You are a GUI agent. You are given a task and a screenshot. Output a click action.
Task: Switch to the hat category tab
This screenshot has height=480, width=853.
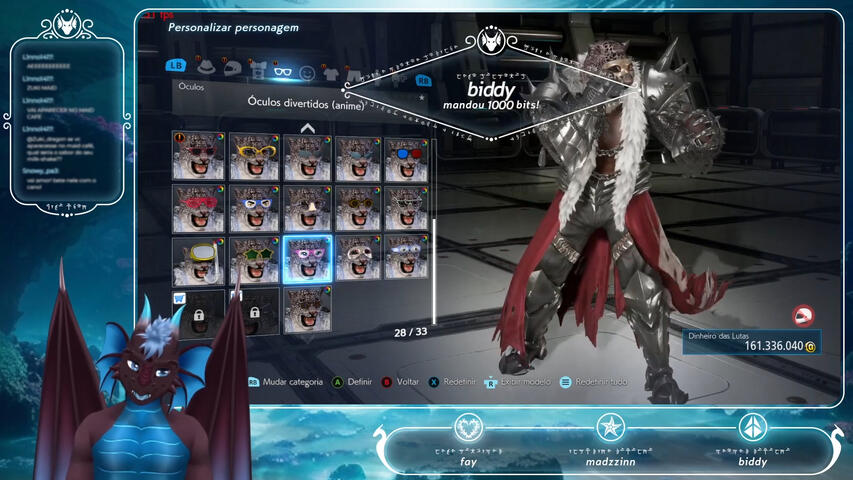[206, 68]
